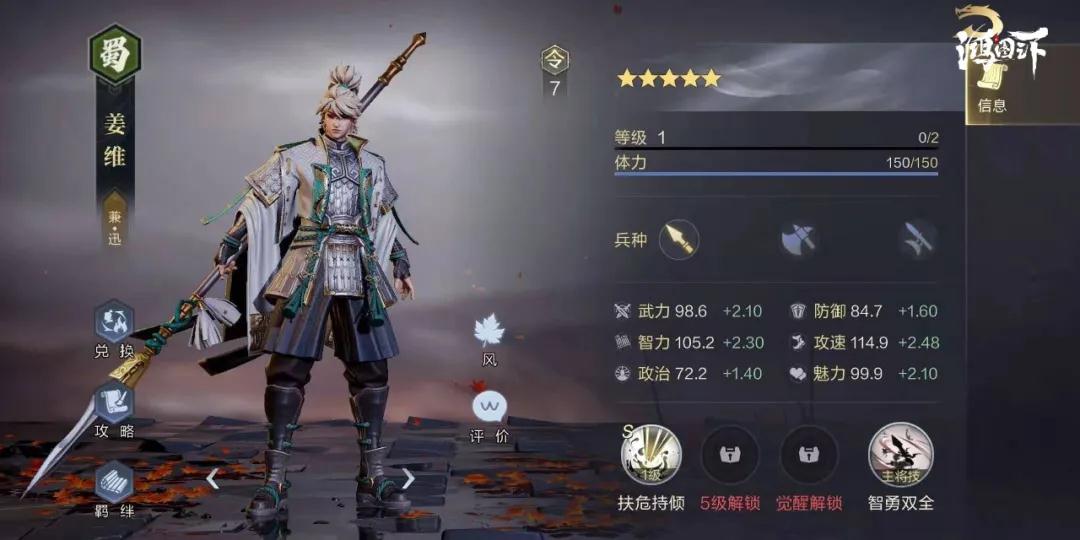Tap the locked 5级解锁 skill slot
1080x540 pixels.
(730, 455)
